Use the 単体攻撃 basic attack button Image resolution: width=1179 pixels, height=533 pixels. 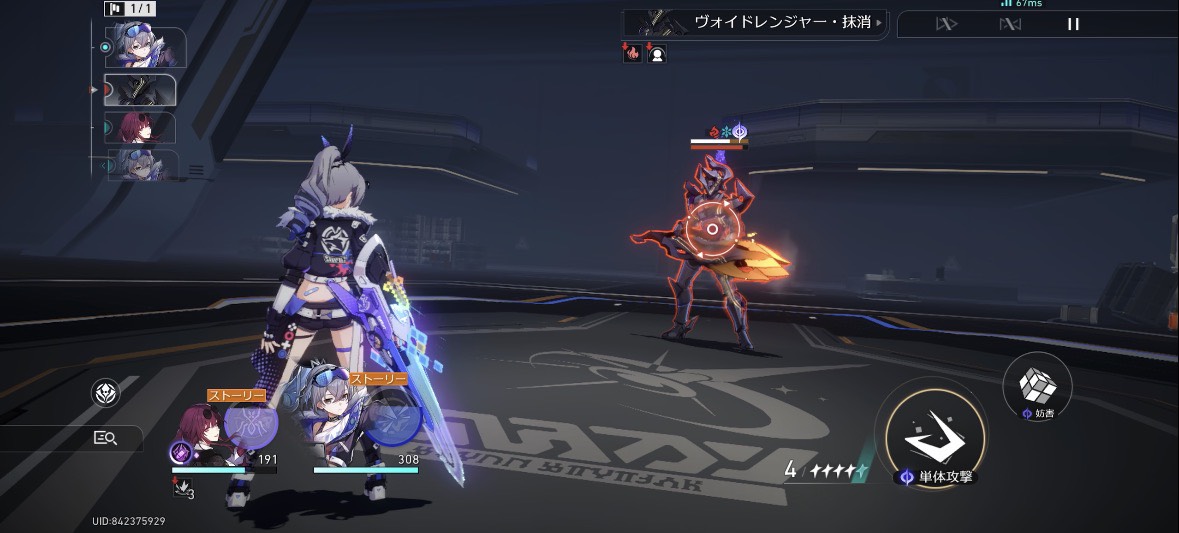click(x=930, y=430)
